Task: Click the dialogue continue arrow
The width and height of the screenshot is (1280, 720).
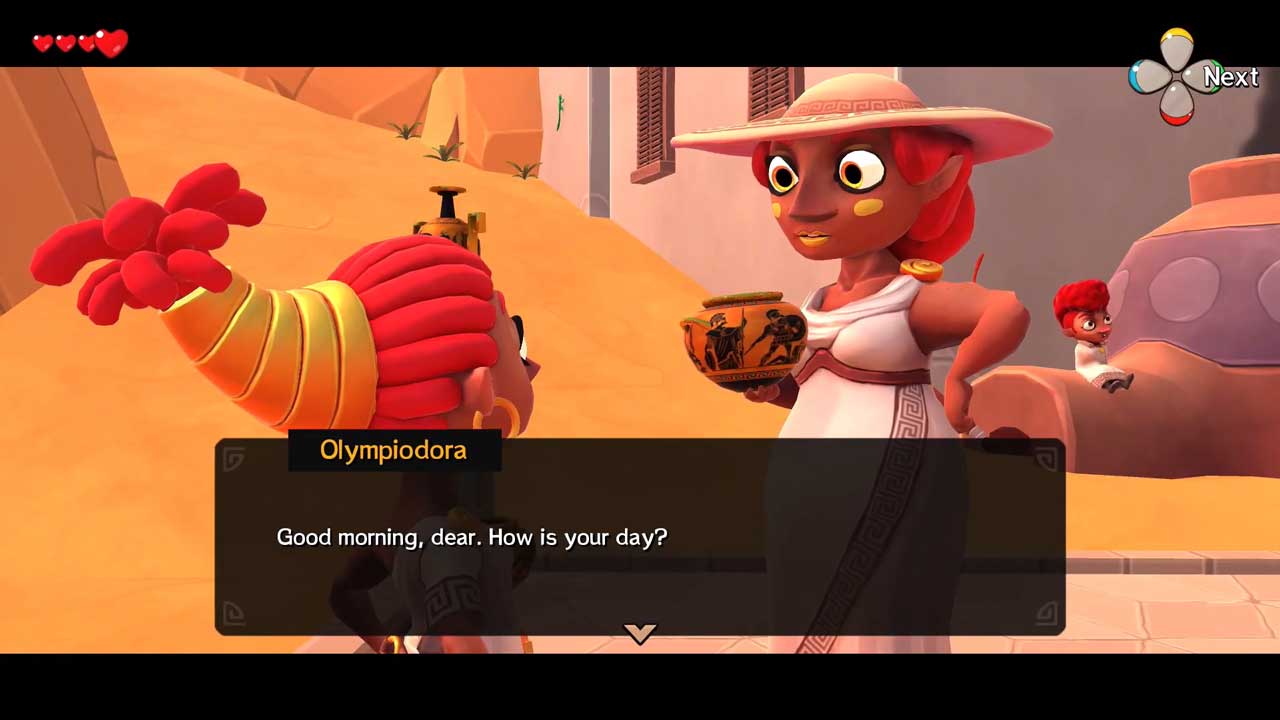Action: tap(640, 632)
